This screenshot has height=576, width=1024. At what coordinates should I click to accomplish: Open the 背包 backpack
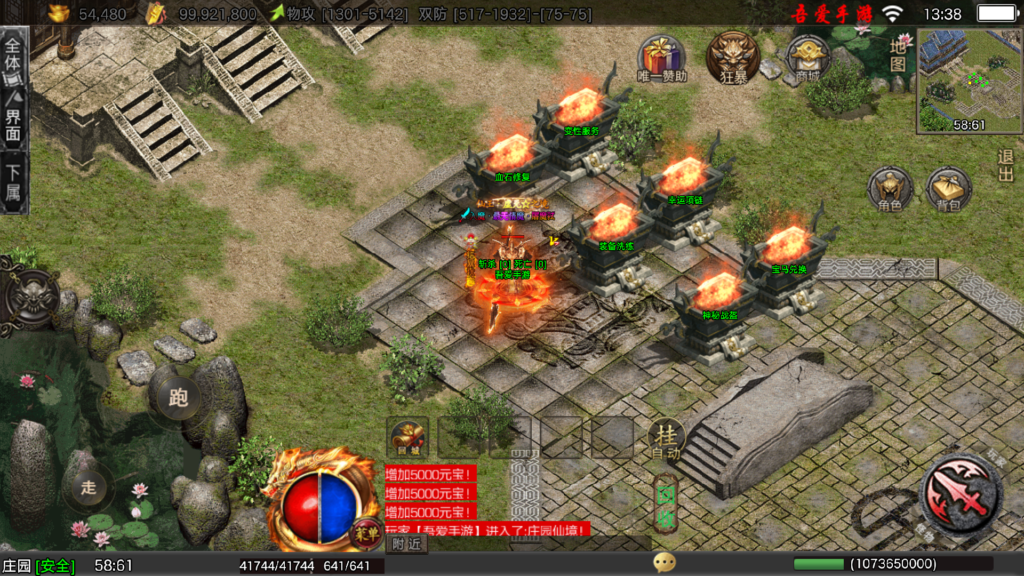949,190
